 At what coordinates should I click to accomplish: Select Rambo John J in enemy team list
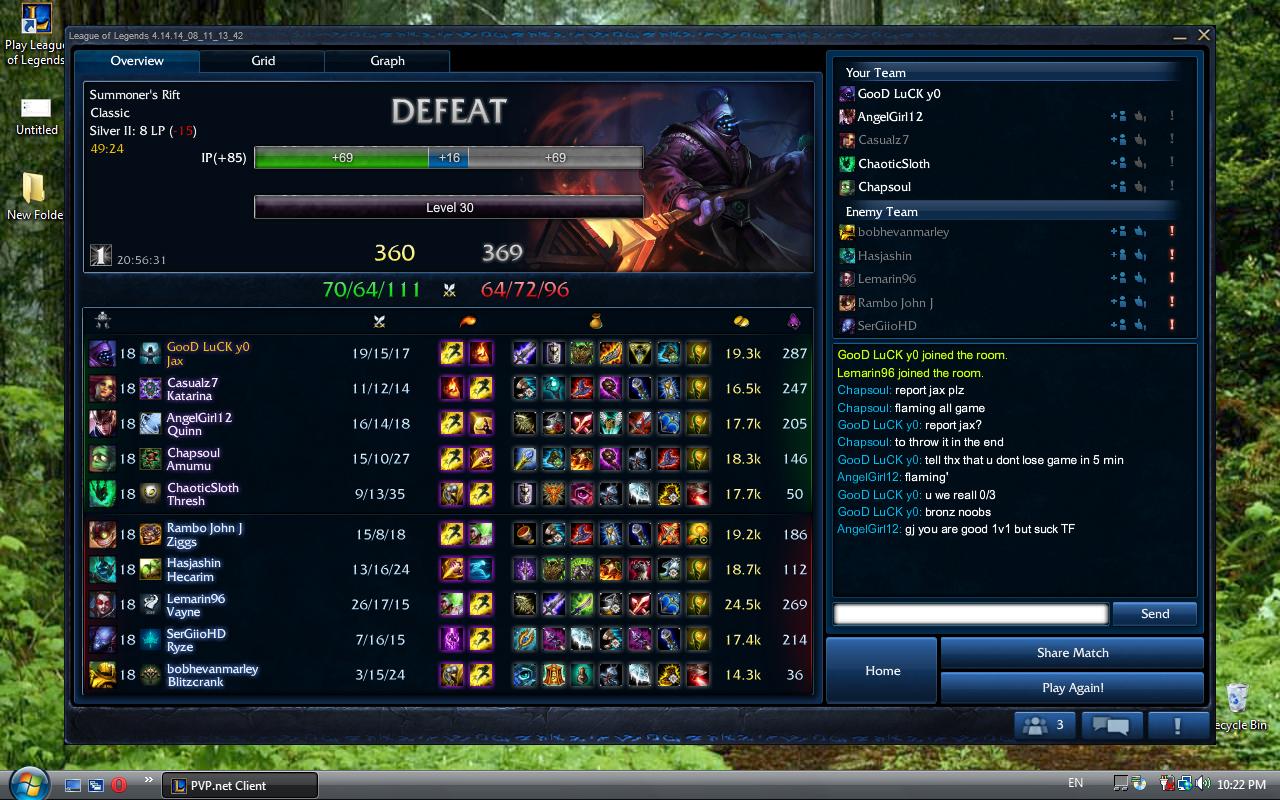895,303
